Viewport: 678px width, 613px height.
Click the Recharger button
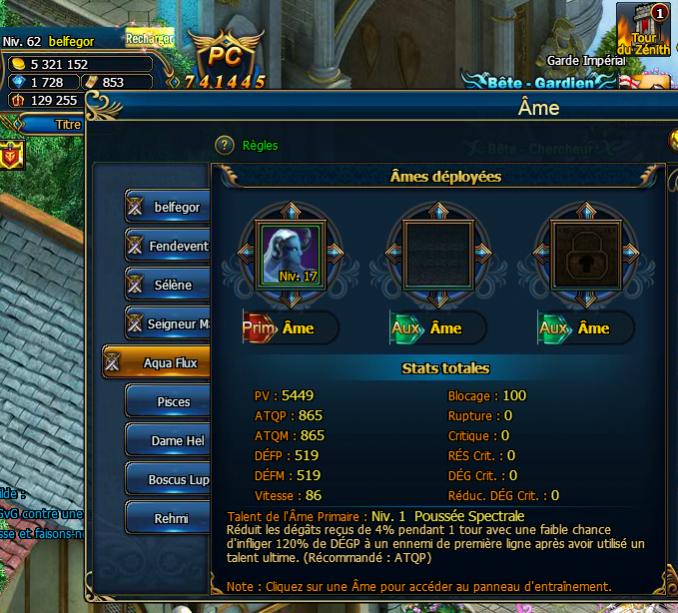[x=150, y=39]
